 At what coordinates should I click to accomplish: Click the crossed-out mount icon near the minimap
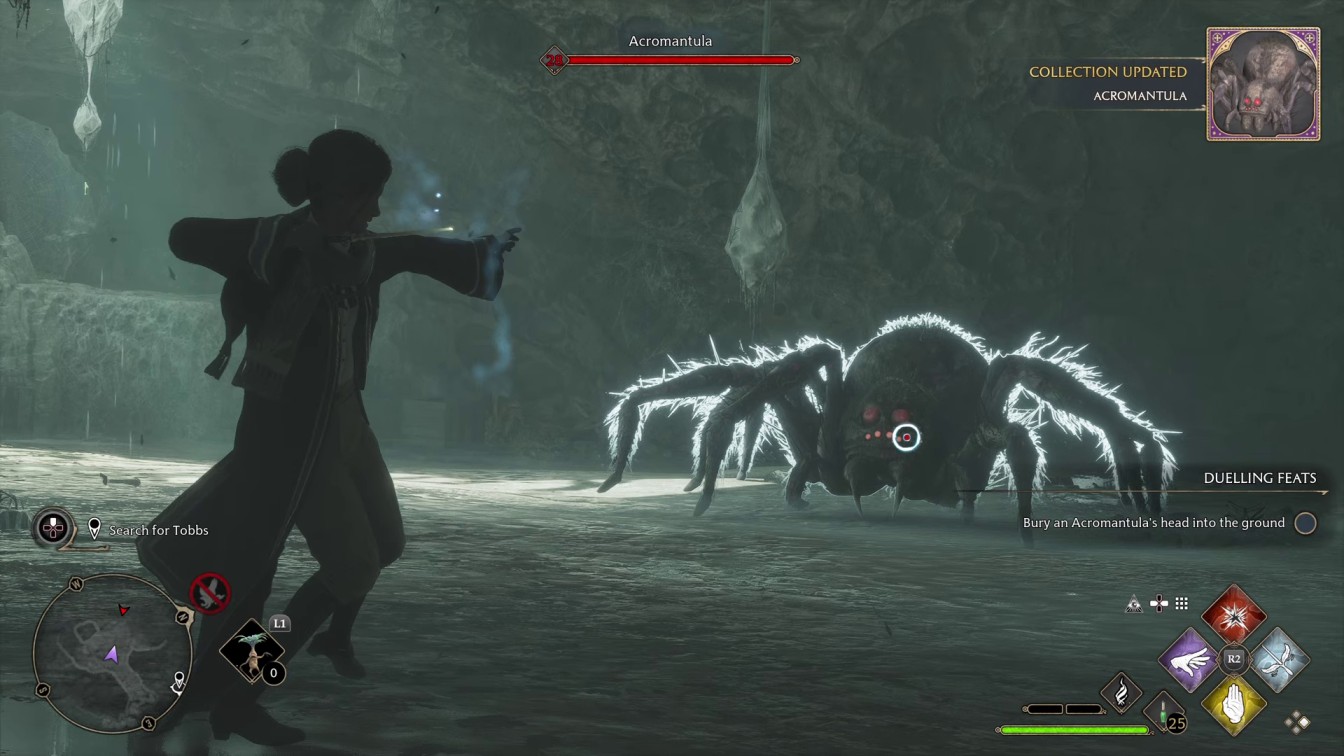[208, 593]
